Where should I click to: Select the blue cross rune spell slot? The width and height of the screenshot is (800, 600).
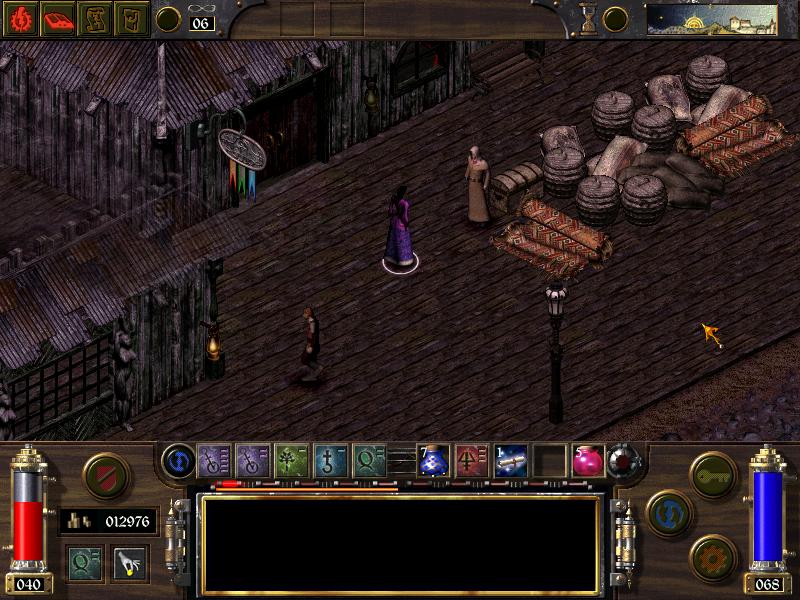(331, 461)
